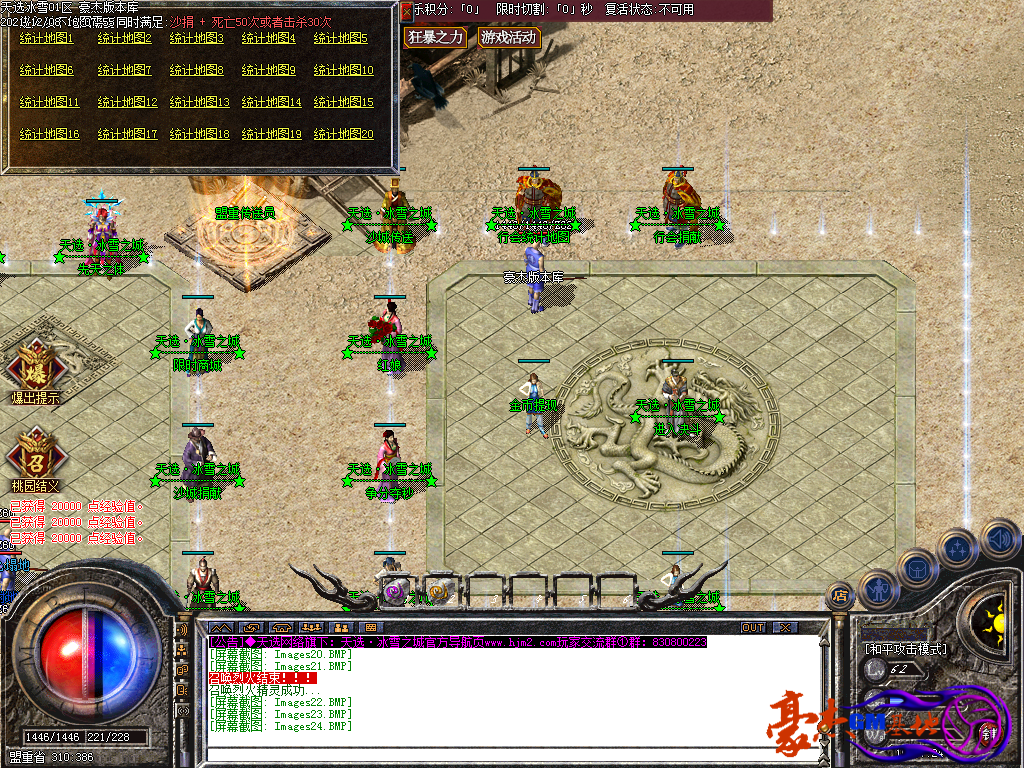Open the 店 shop button
The width and height of the screenshot is (1024, 768).
coord(840,596)
